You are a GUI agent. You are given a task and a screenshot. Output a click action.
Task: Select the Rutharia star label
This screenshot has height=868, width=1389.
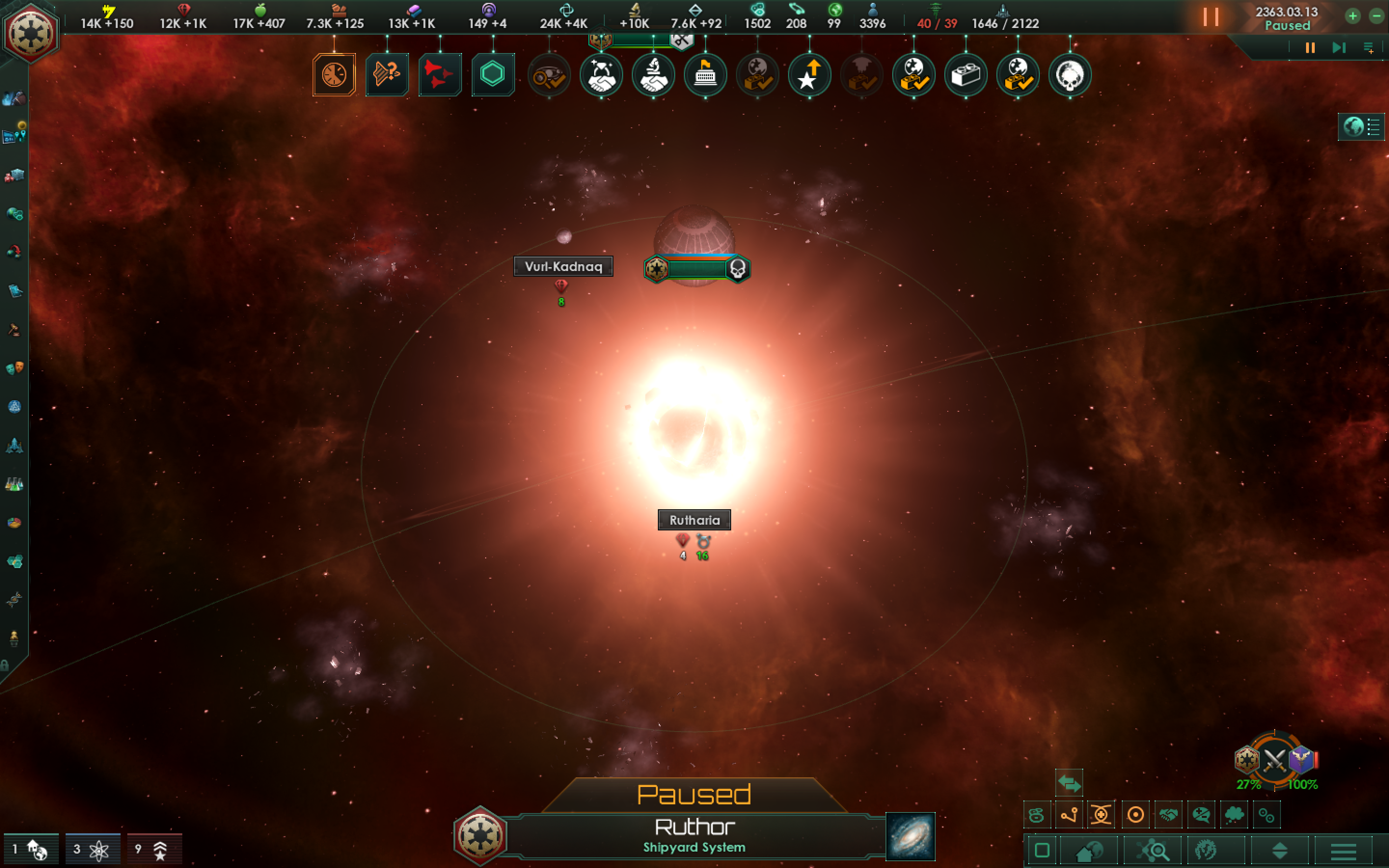(694, 520)
